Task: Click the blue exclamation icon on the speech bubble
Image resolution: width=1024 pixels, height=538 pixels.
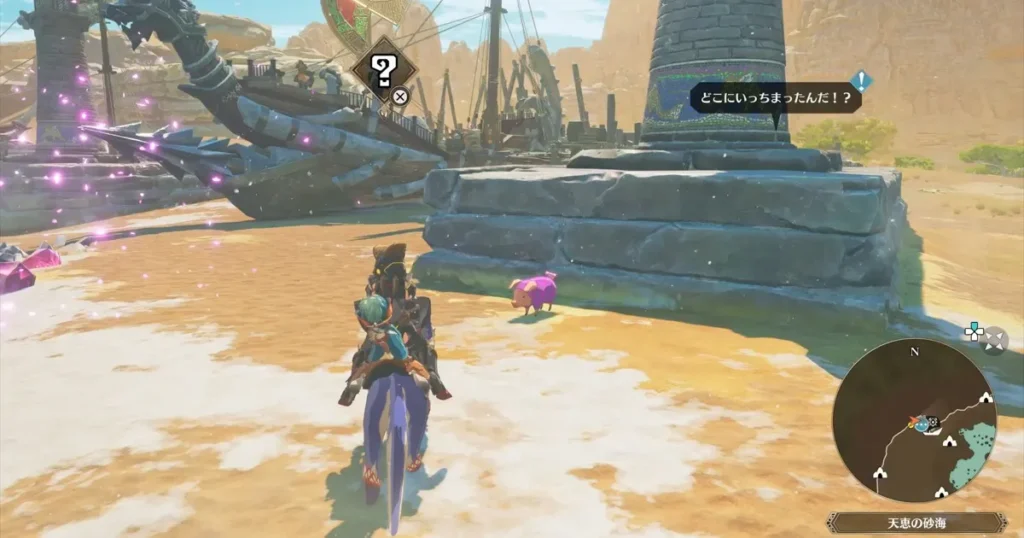Action: 861,81
